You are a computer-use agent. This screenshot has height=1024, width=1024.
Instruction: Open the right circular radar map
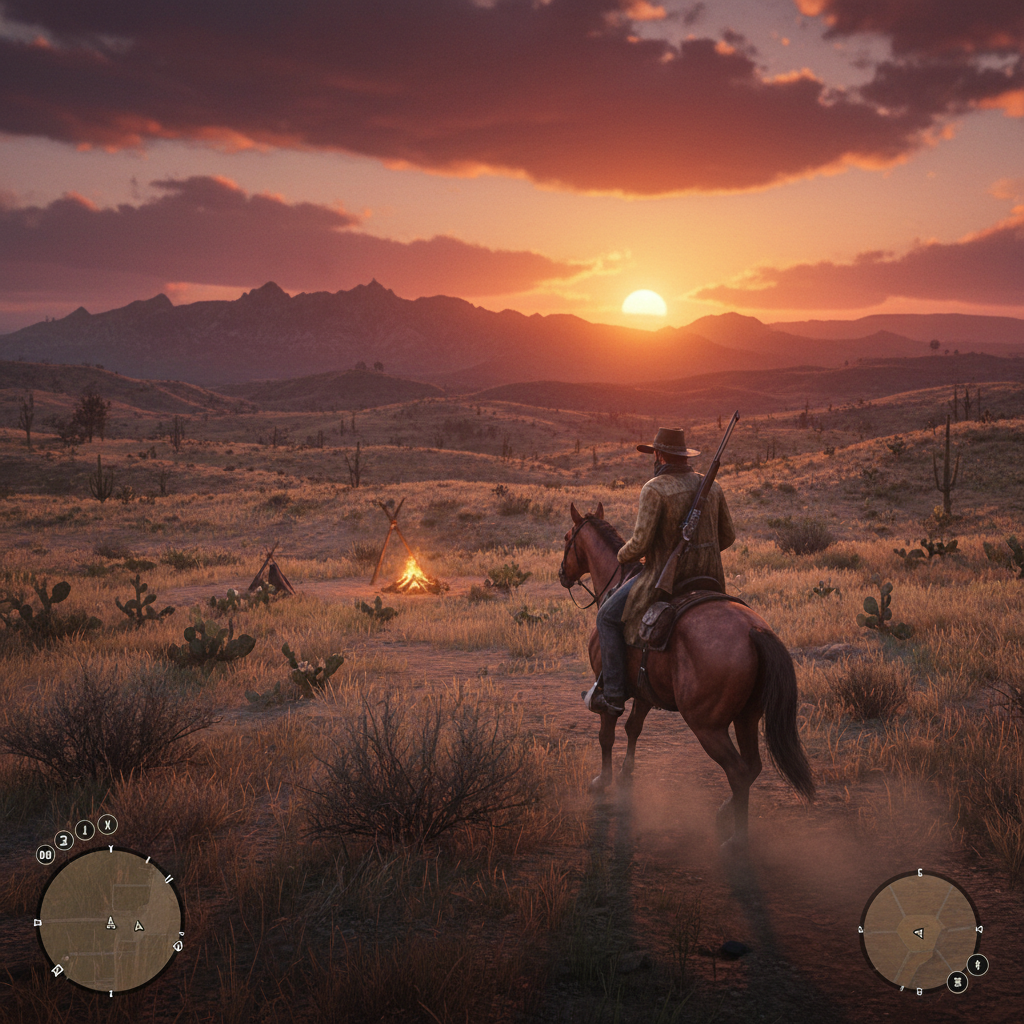pos(919,930)
